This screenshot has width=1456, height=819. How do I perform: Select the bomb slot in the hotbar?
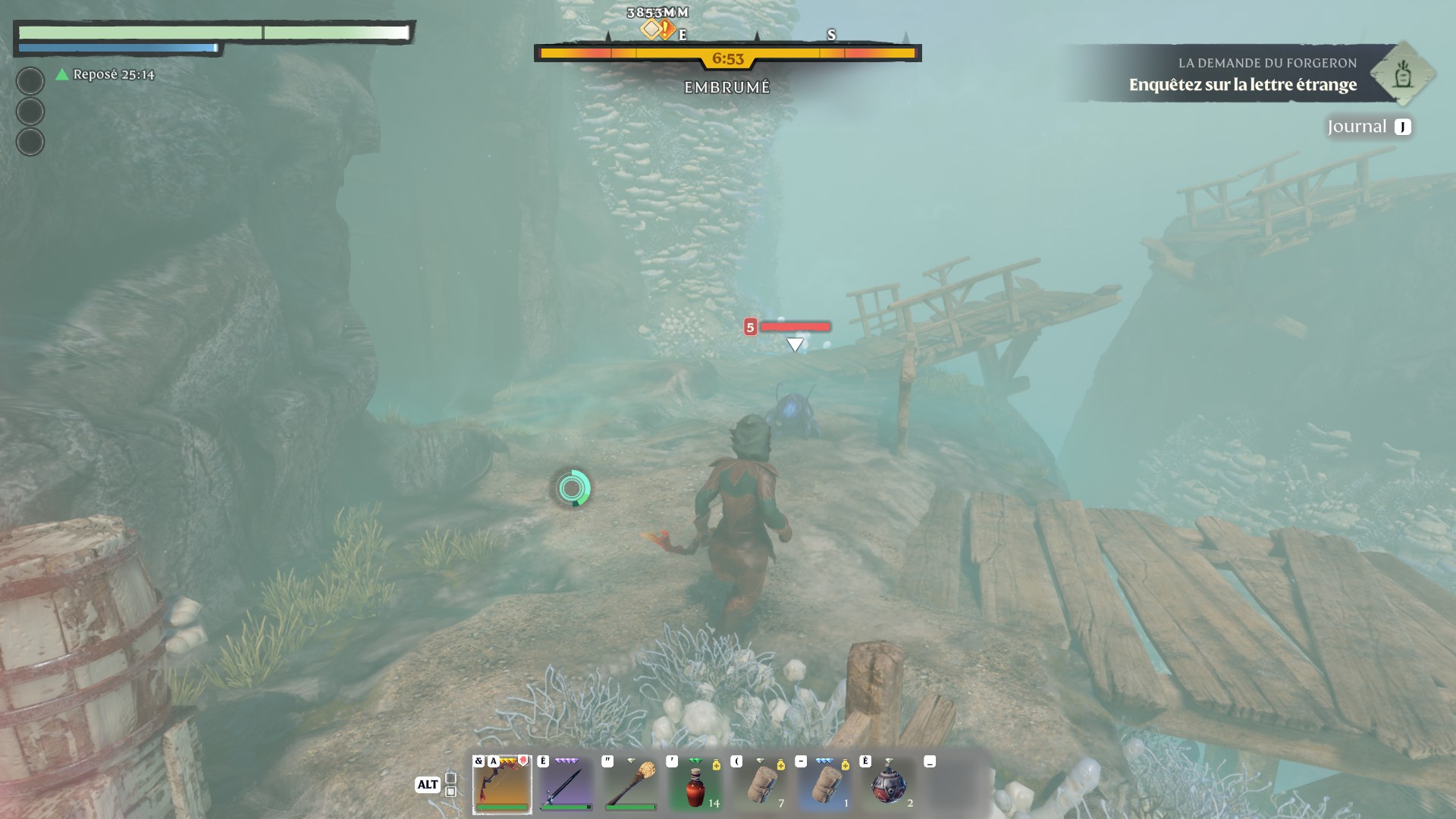pos(889,784)
